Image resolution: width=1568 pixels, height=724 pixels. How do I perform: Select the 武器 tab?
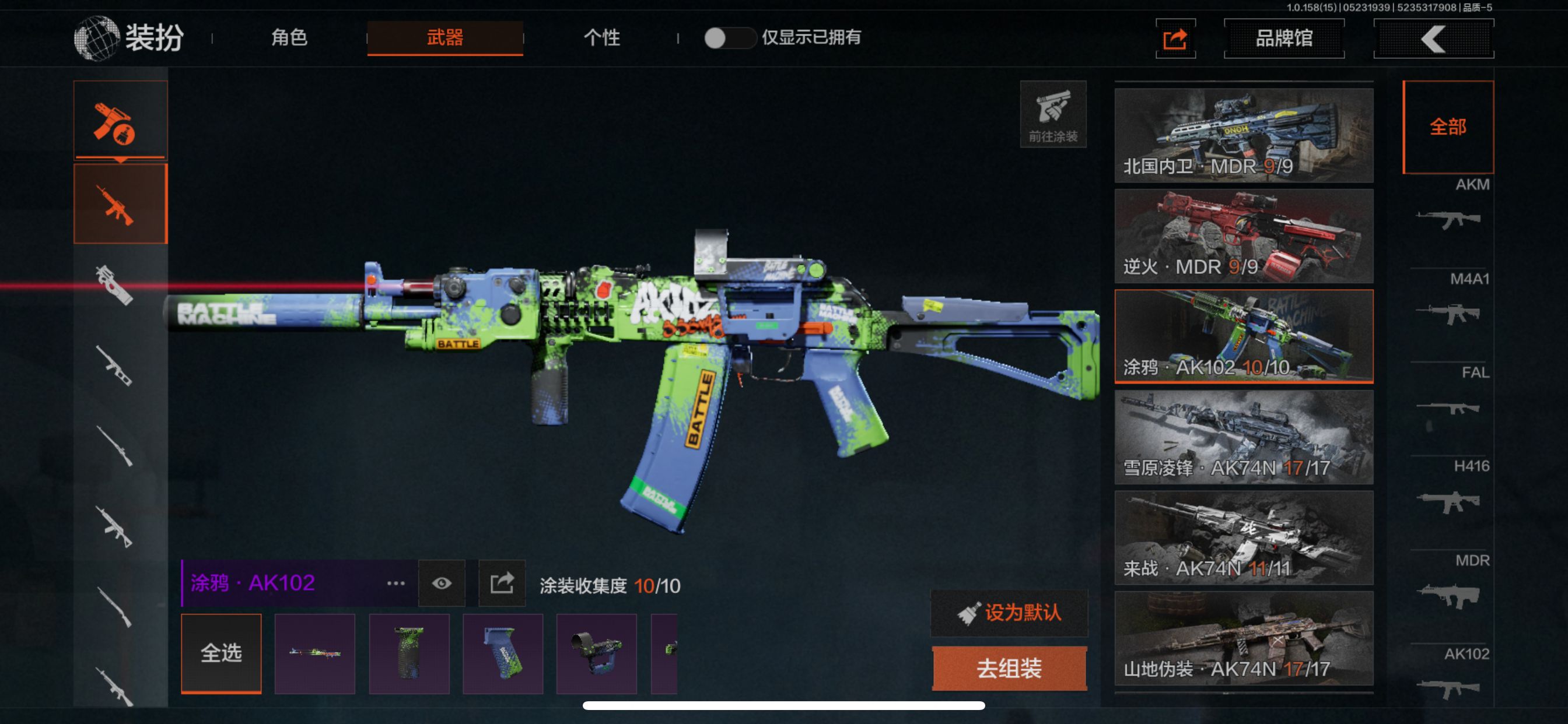(445, 38)
